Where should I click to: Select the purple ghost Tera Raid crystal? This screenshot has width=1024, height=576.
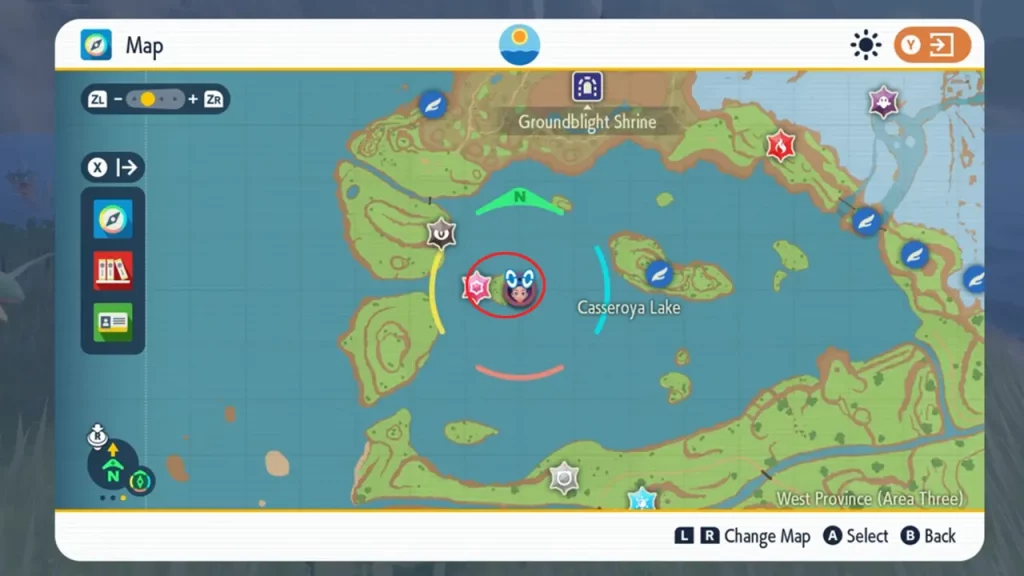tap(883, 101)
